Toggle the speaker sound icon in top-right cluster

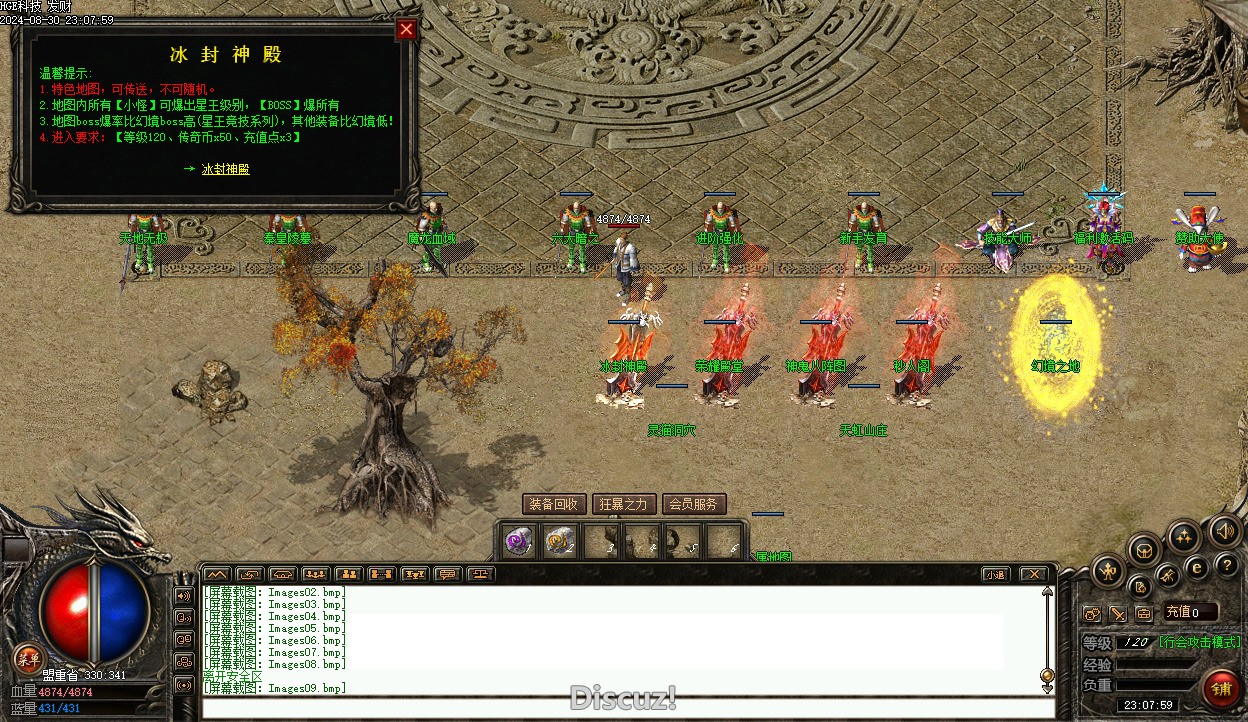click(1223, 530)
